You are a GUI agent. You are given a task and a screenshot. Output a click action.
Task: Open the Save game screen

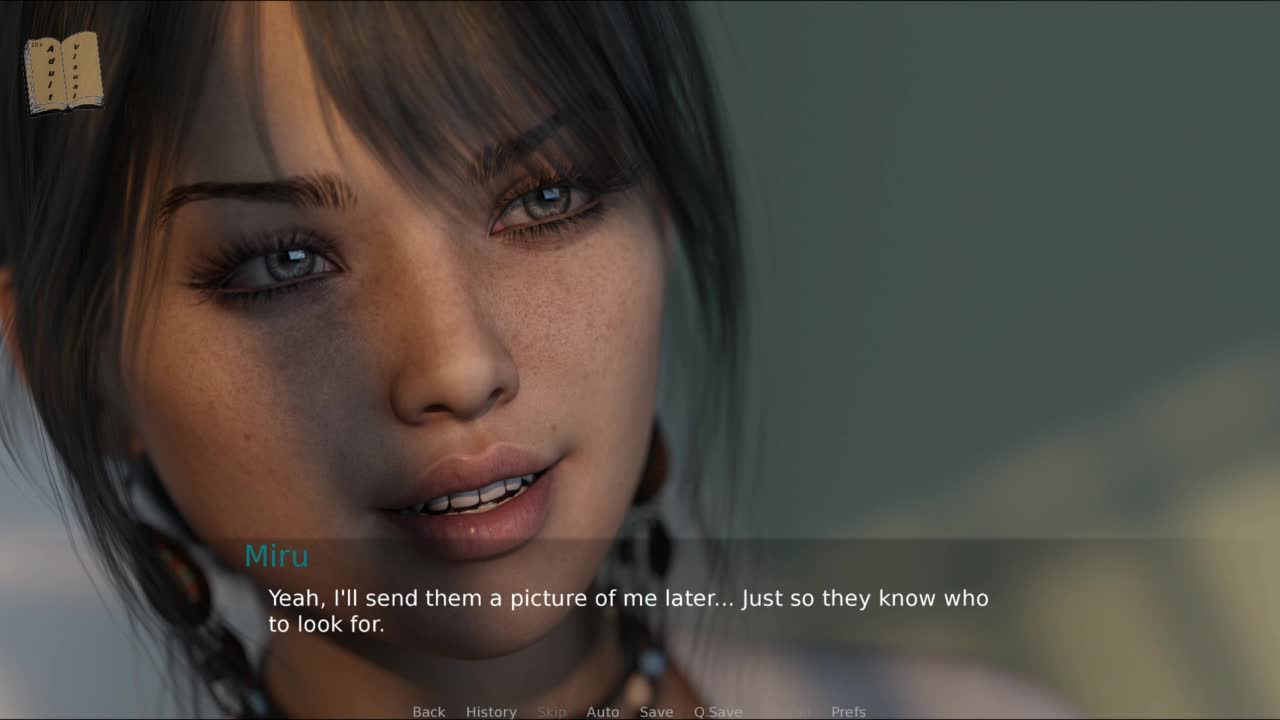click(656, 711)
